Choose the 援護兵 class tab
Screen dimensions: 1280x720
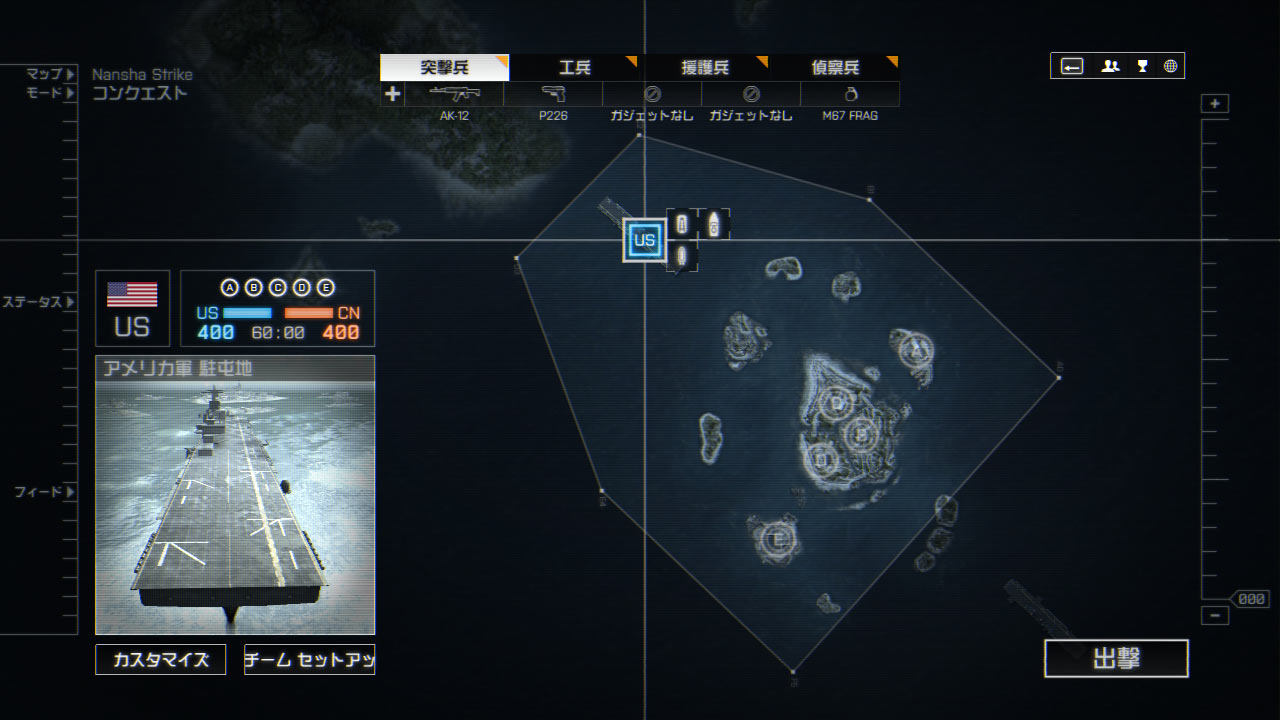point(704,68)
